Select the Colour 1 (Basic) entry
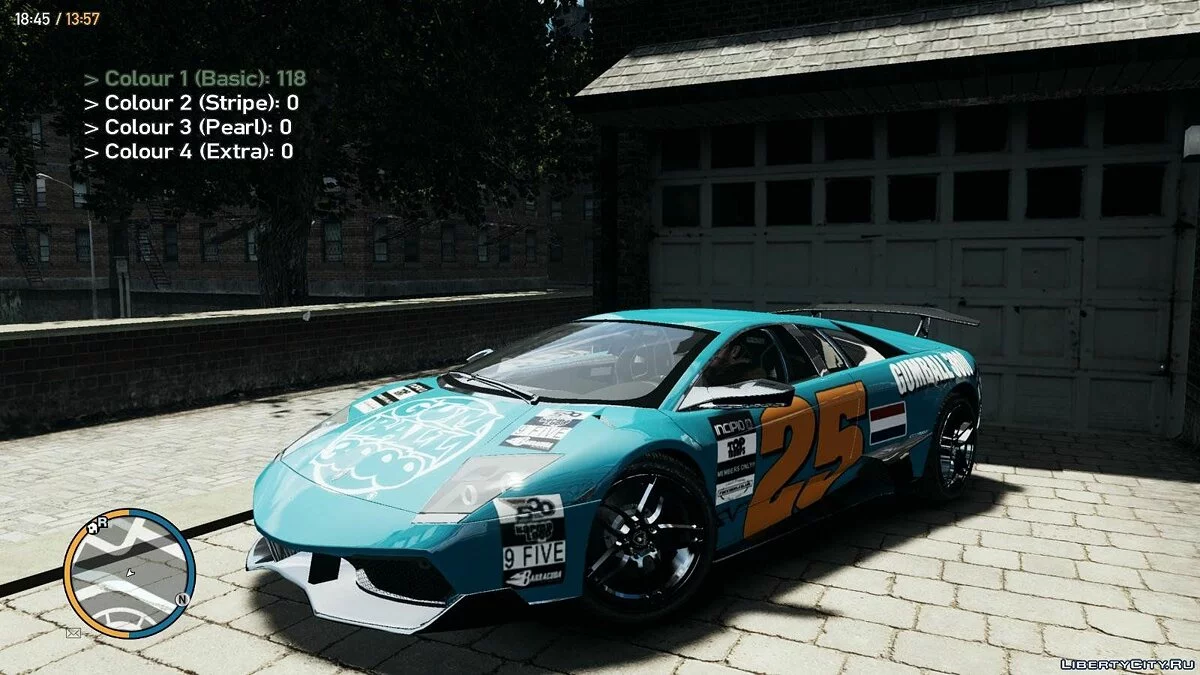 [195, 78]
